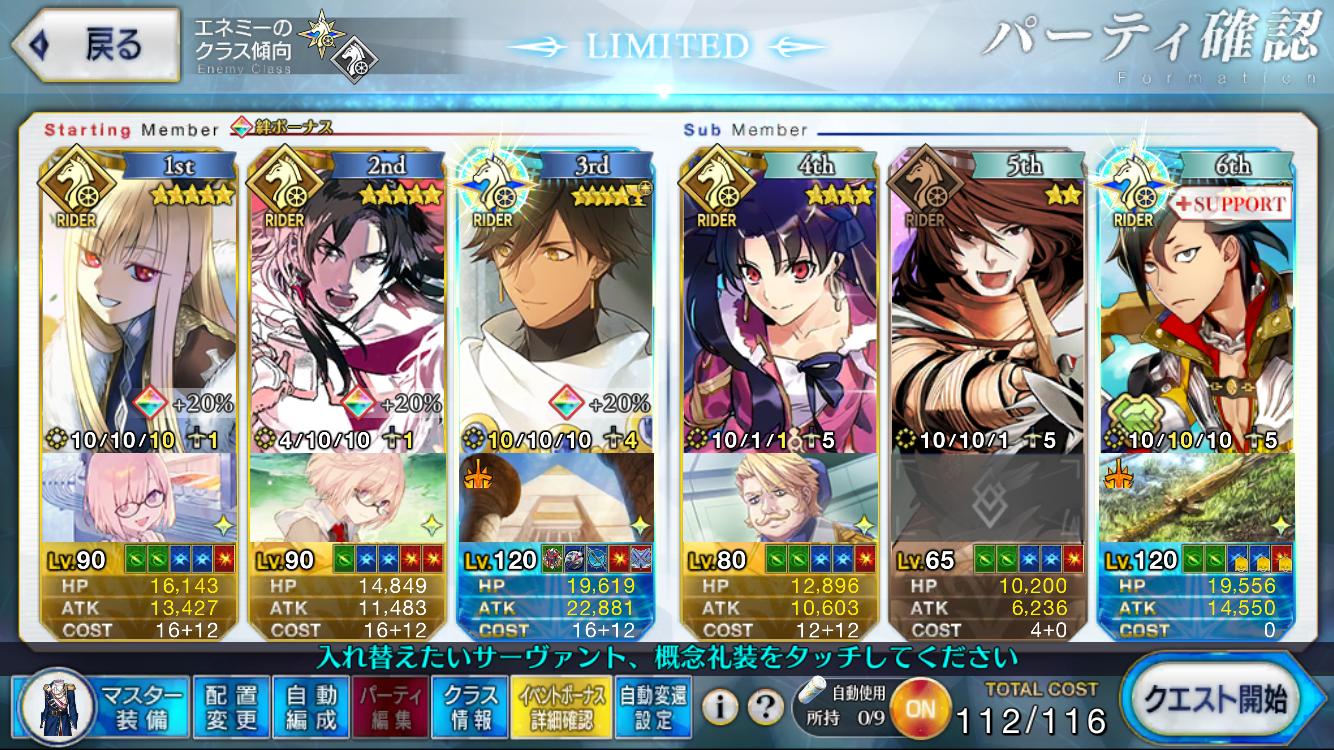Viewport: 1334px width, 750px height.
Task: Select the 2nd slot Rider servant
Action: [x=346, y=300]
